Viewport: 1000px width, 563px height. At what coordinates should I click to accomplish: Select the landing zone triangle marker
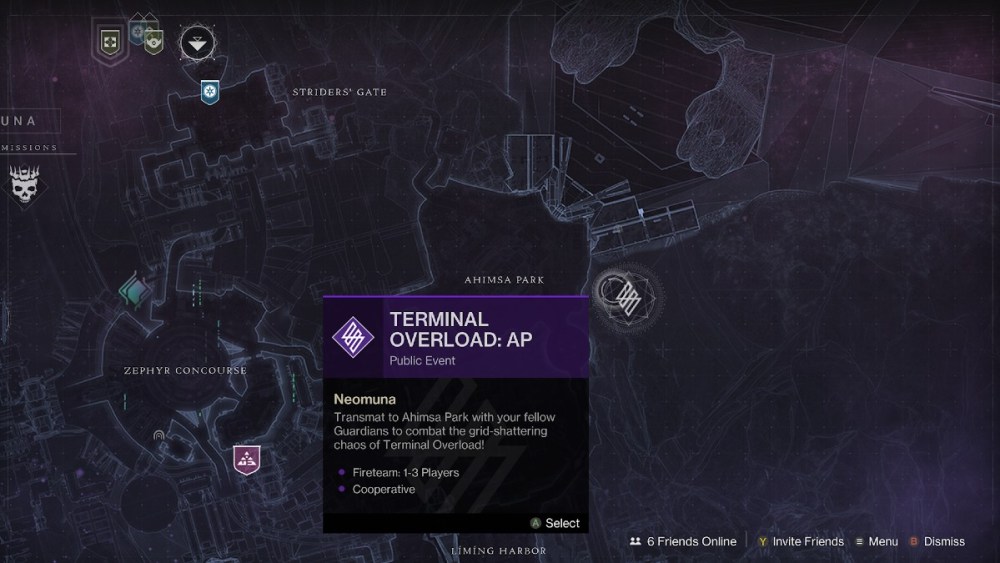point(195,41)
